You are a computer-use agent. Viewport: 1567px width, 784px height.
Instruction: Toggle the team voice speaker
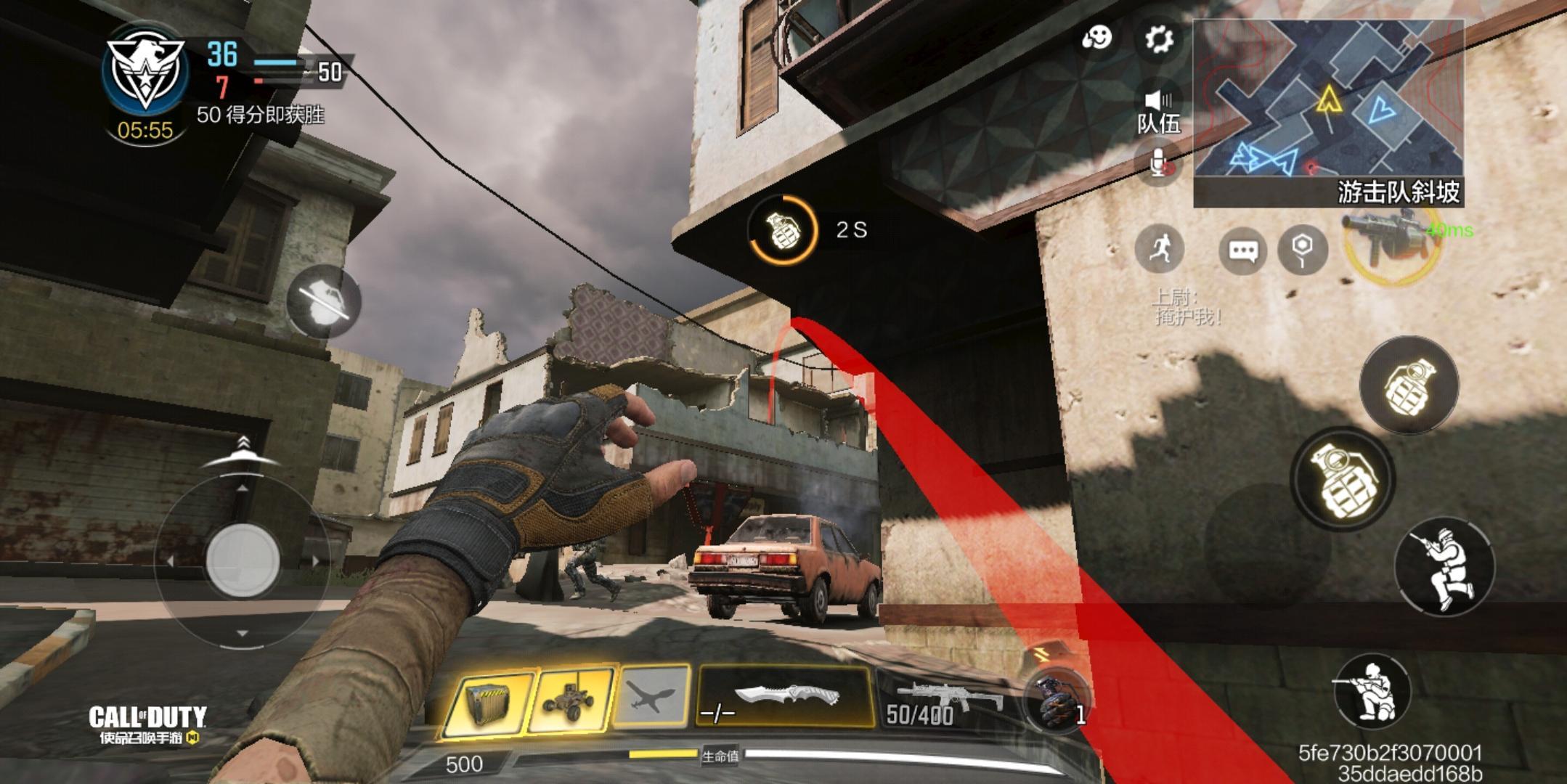point(1158,101)
